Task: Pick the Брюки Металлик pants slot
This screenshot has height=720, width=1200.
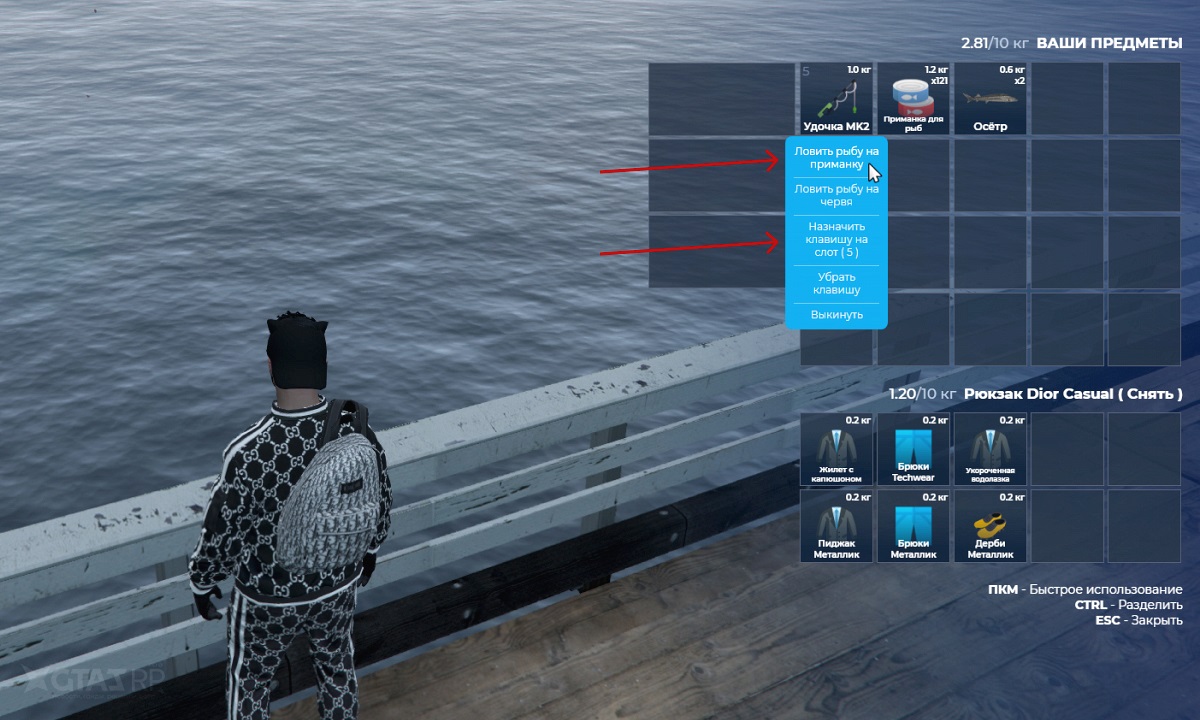Action: coord(913,525)
